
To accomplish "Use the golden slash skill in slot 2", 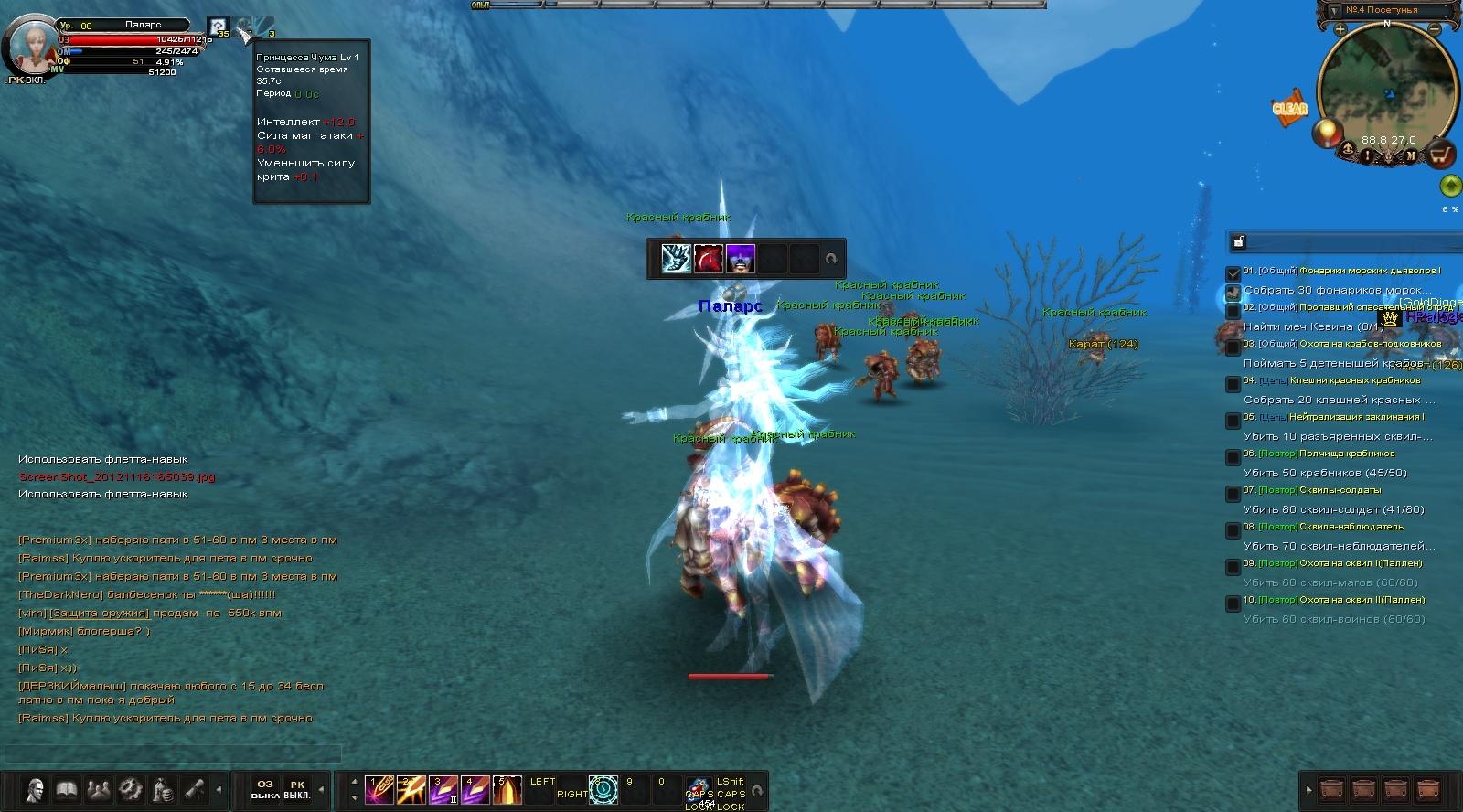I will coord(411,789).
